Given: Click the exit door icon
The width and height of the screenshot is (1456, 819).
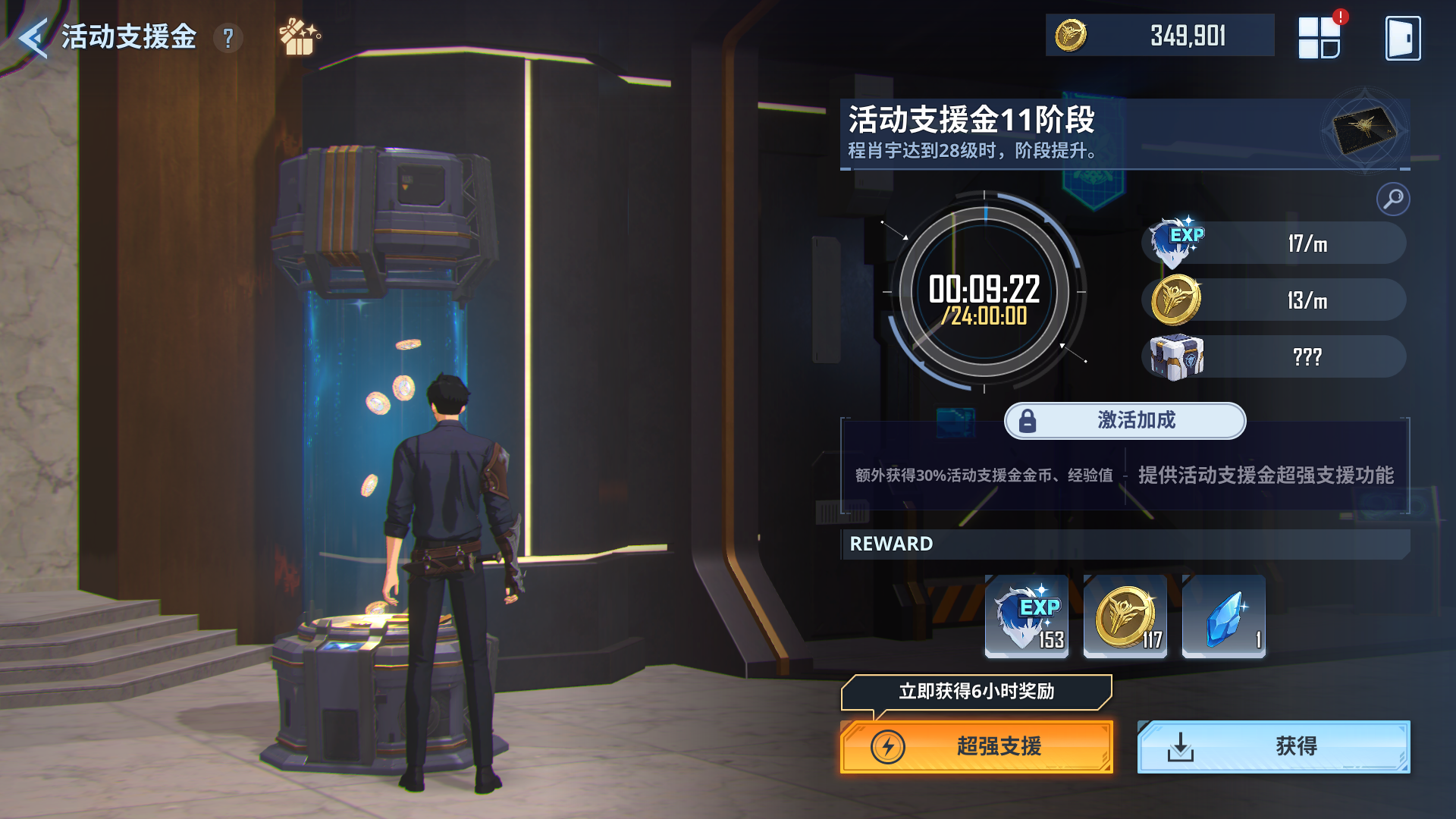Looking at the screenshot, I should pyautogui.click(x=1402, y=38).
